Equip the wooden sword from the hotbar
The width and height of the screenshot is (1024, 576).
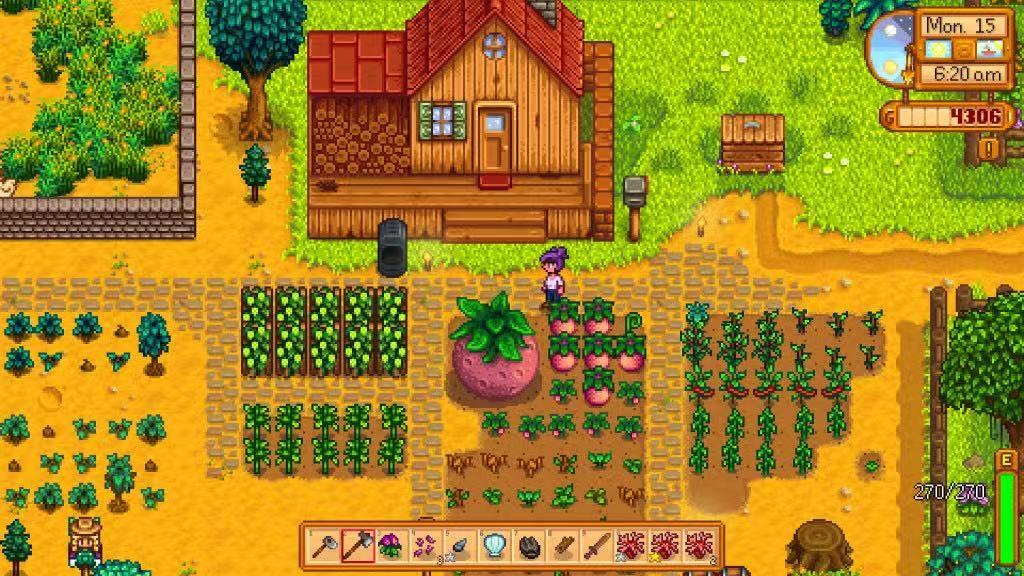coord(596,546)
